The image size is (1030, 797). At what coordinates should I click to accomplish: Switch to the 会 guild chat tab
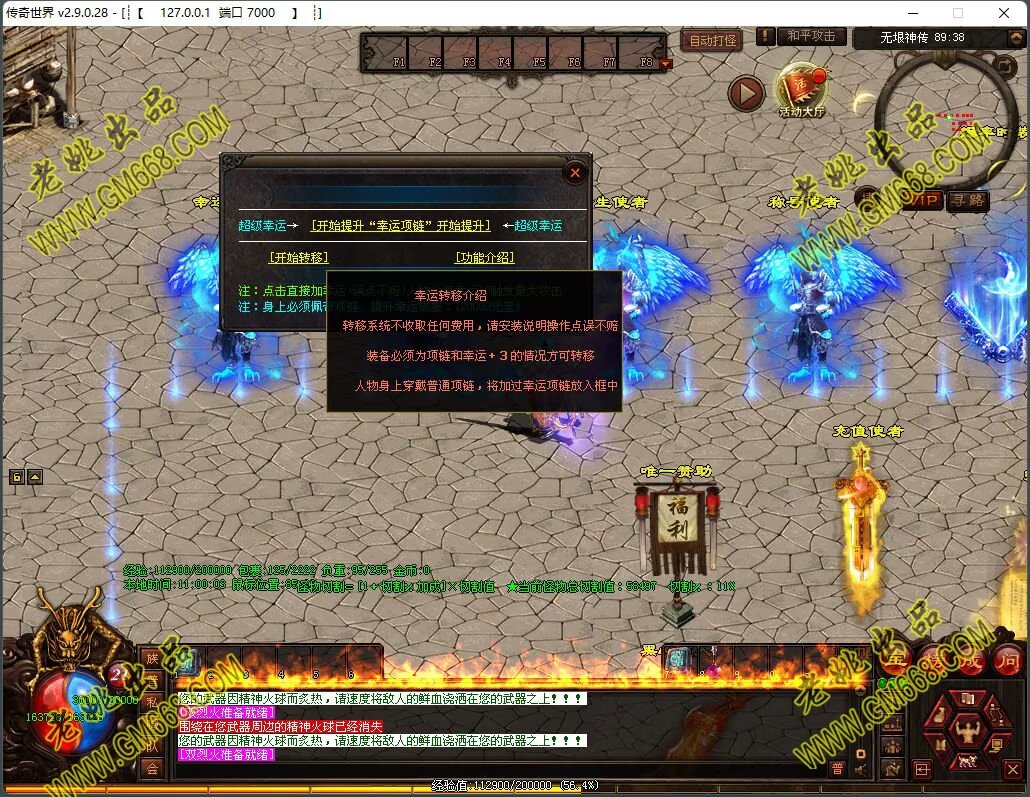151,768
